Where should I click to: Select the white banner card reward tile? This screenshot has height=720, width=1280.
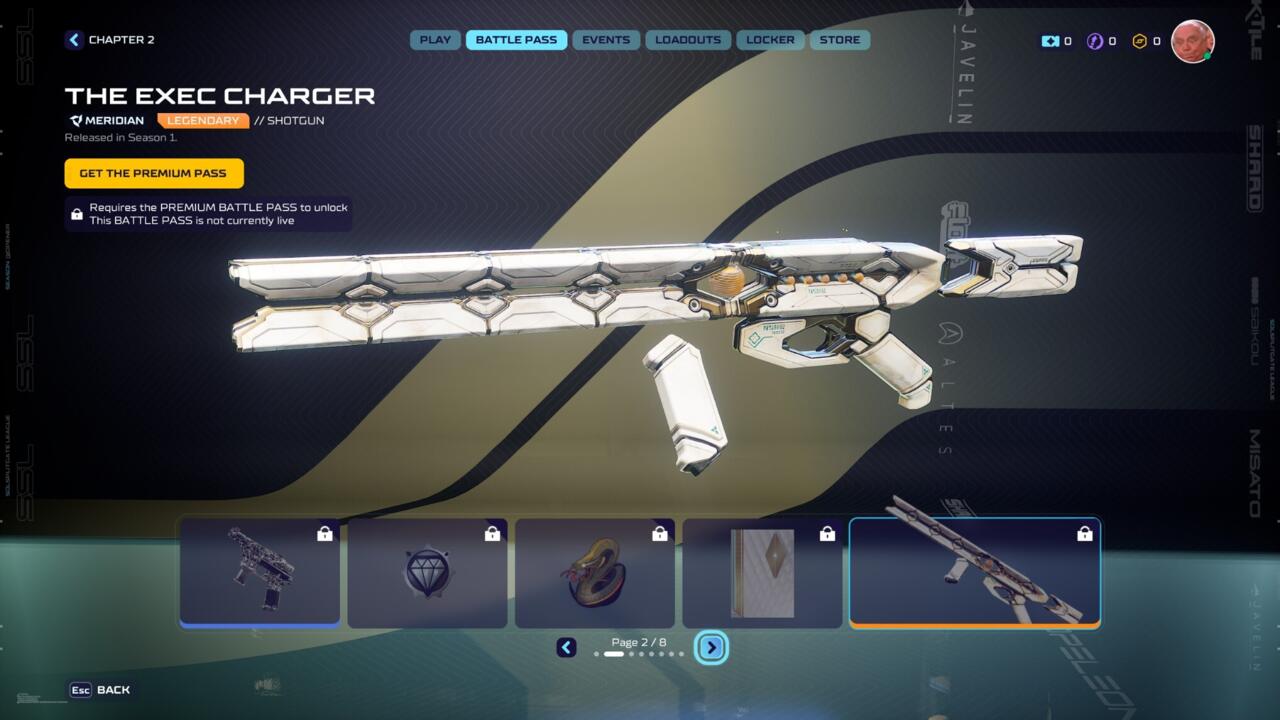click(762, 572)
